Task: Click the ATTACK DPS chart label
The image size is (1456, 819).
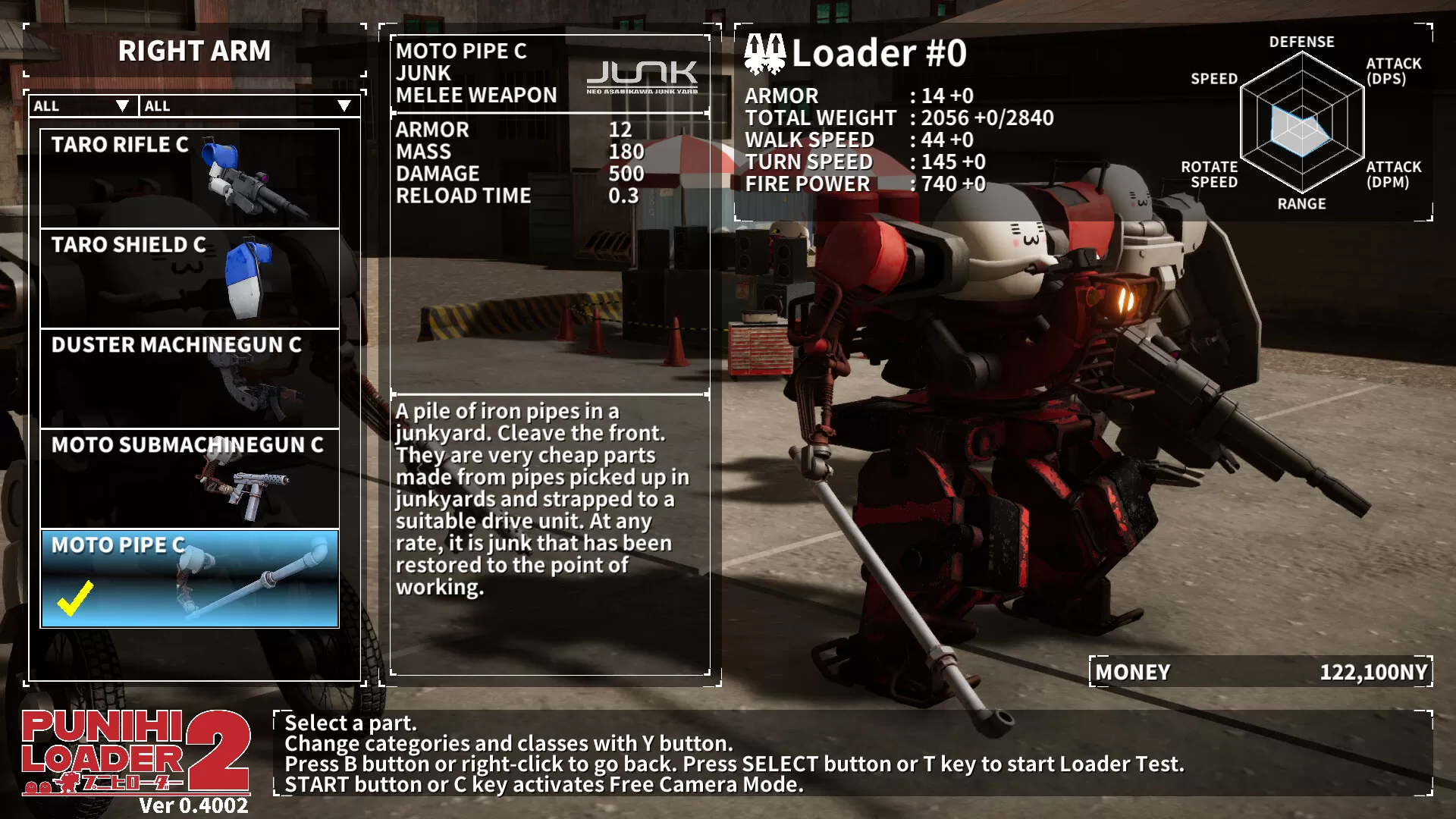Action: tap(1394, 72)
